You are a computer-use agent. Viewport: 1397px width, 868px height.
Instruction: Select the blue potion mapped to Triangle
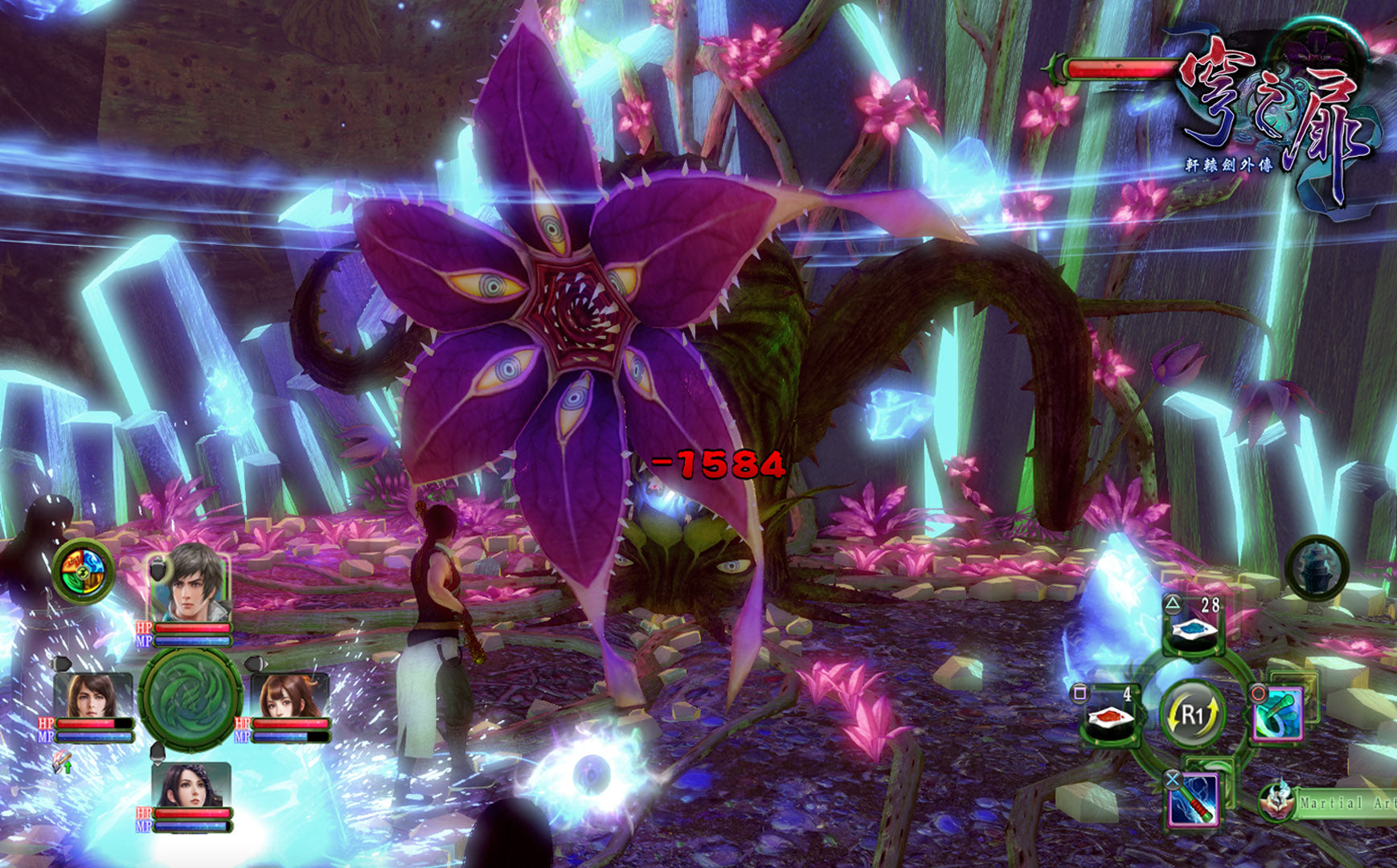point(1192,629)
